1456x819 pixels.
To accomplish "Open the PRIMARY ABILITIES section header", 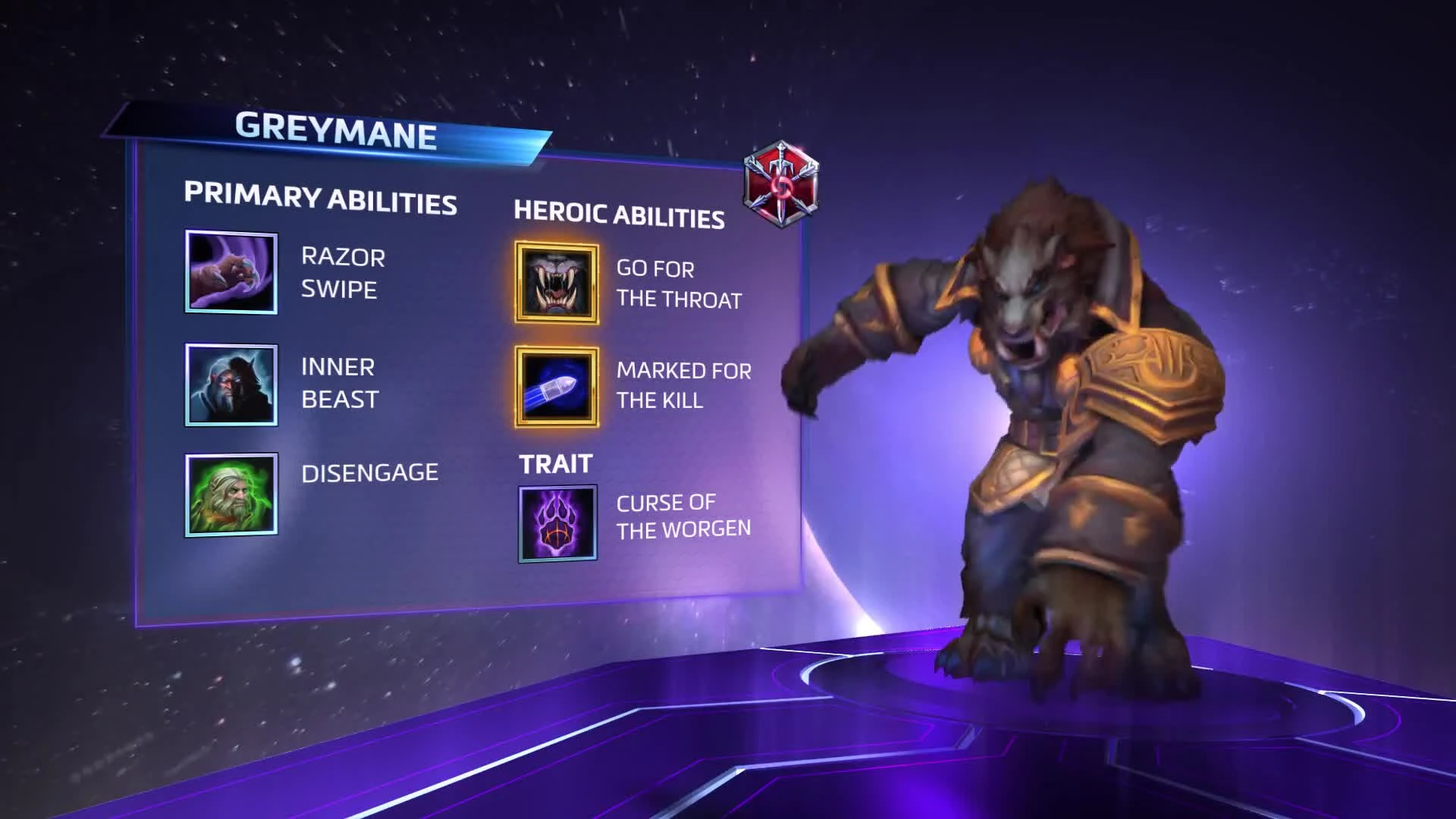I will pyautogui.click(x=322, y=201).
